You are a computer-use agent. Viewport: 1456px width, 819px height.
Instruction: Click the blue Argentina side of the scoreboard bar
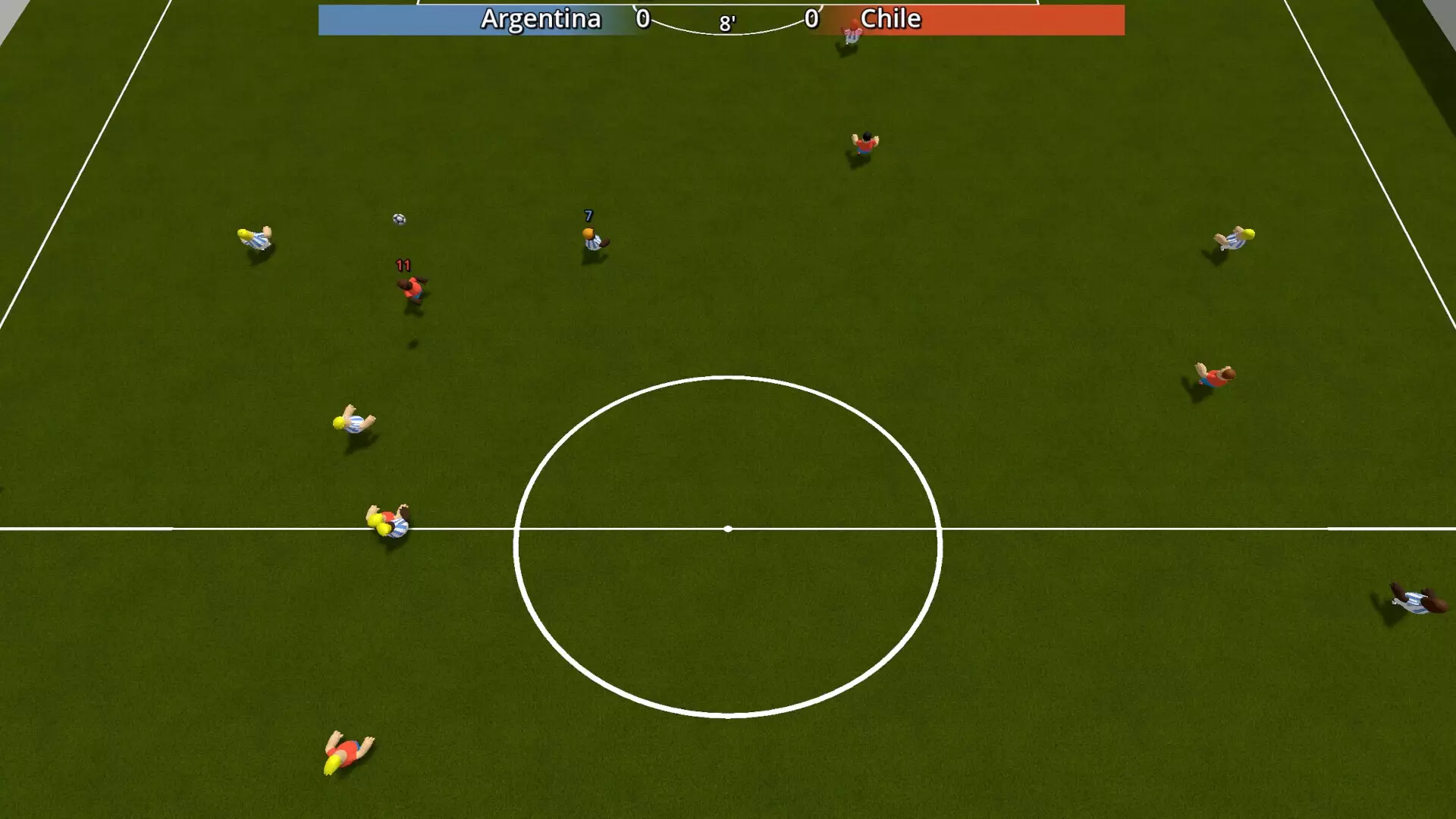402,20
